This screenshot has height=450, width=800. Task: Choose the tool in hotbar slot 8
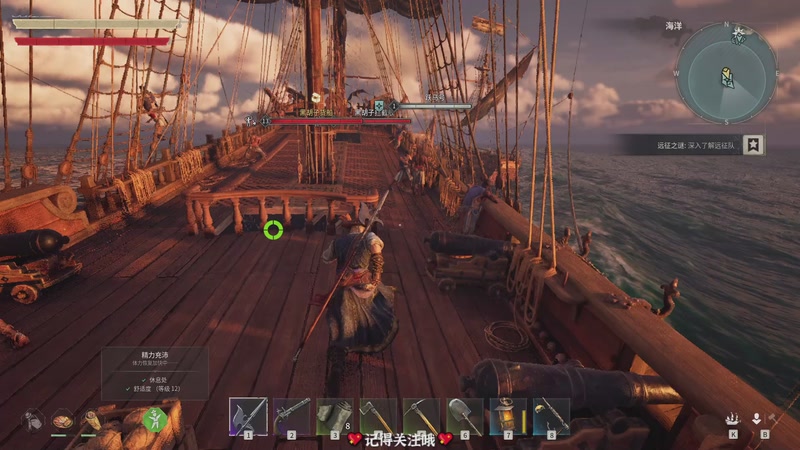[x=551, y=416]
